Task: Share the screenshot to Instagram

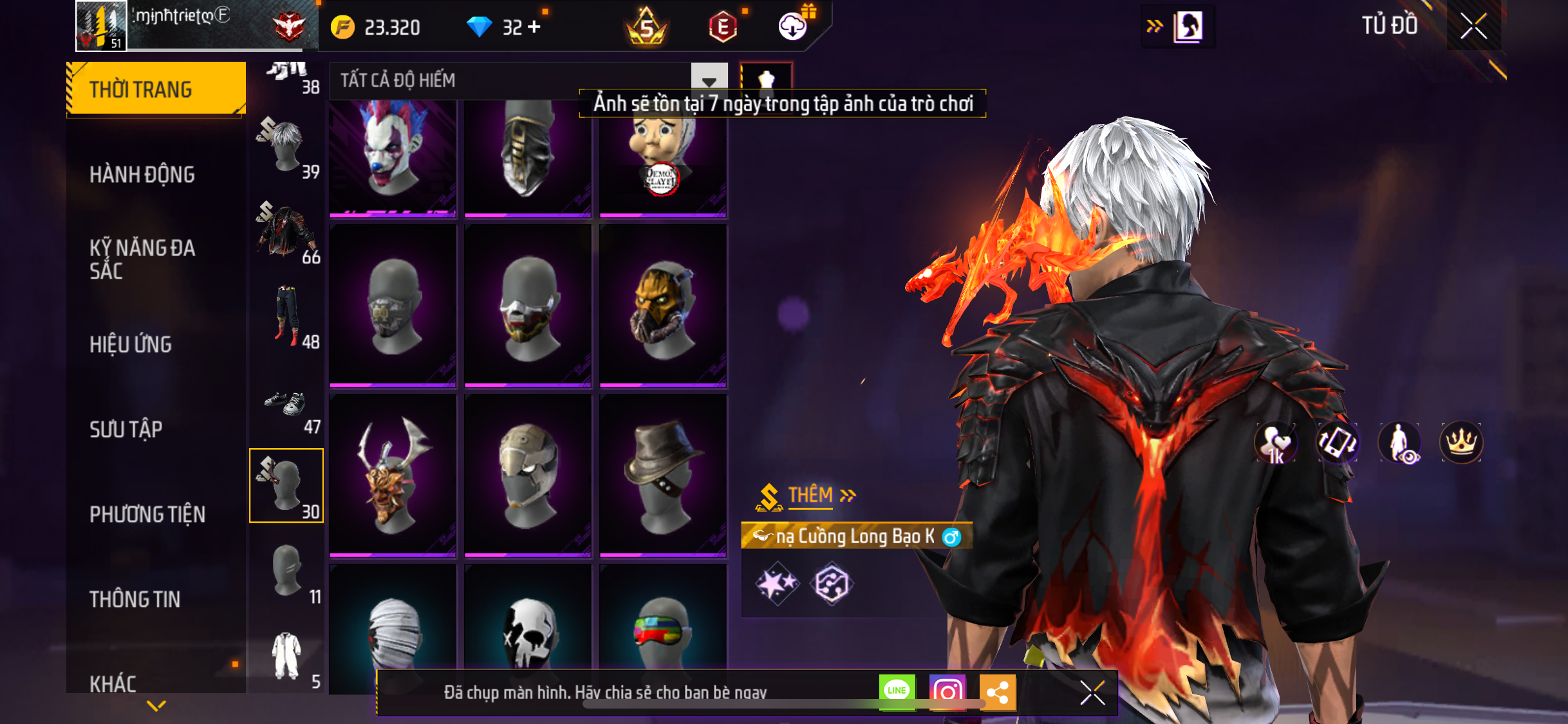Action: (947, 692)
